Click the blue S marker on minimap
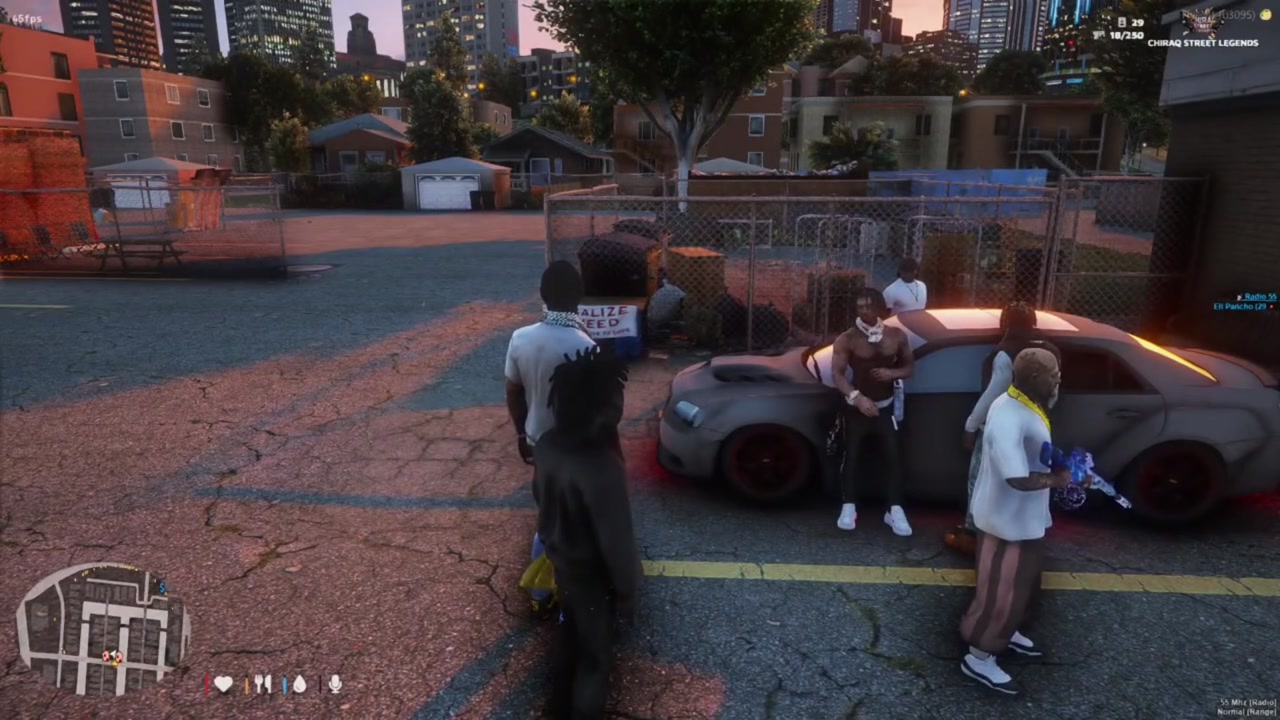1280x720 pixels. [x=162, y=588]
